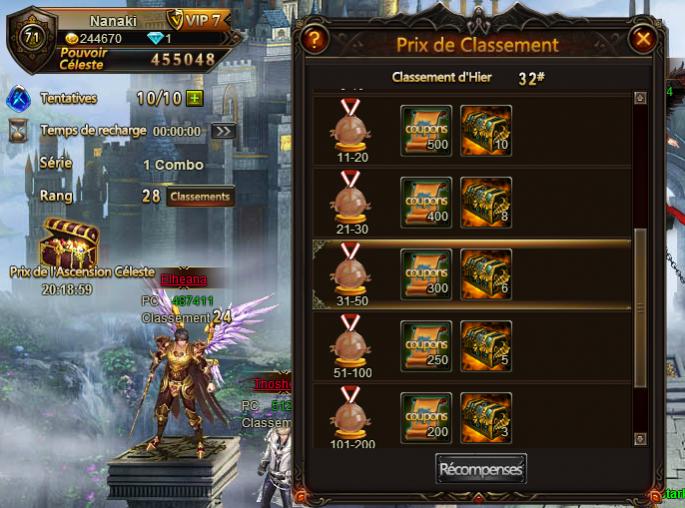The width and height of the screenshot is (685, 508).
Task: Select the 300 coupons reward for ranks 31-50
Action: point(425,273)
